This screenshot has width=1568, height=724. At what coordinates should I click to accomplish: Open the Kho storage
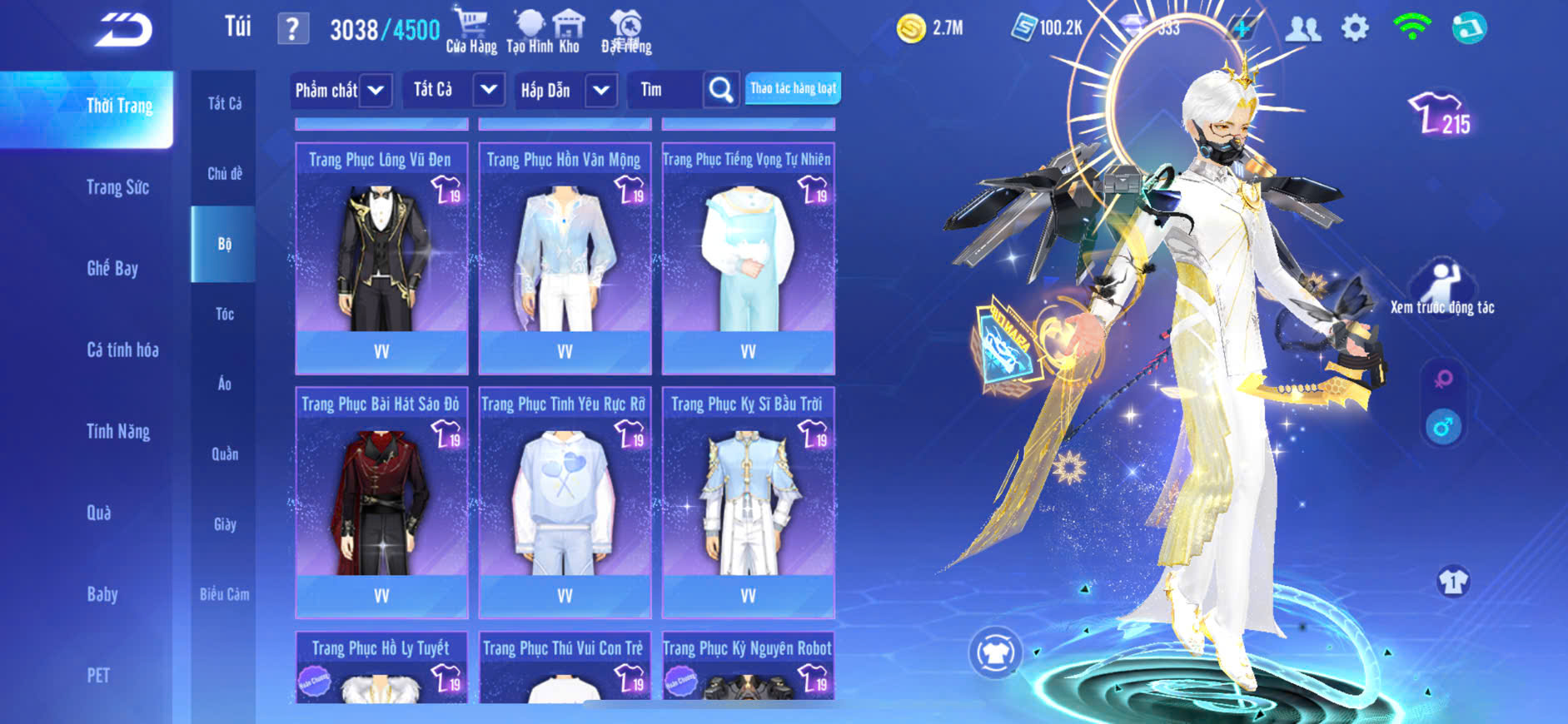tap(570, 32)
